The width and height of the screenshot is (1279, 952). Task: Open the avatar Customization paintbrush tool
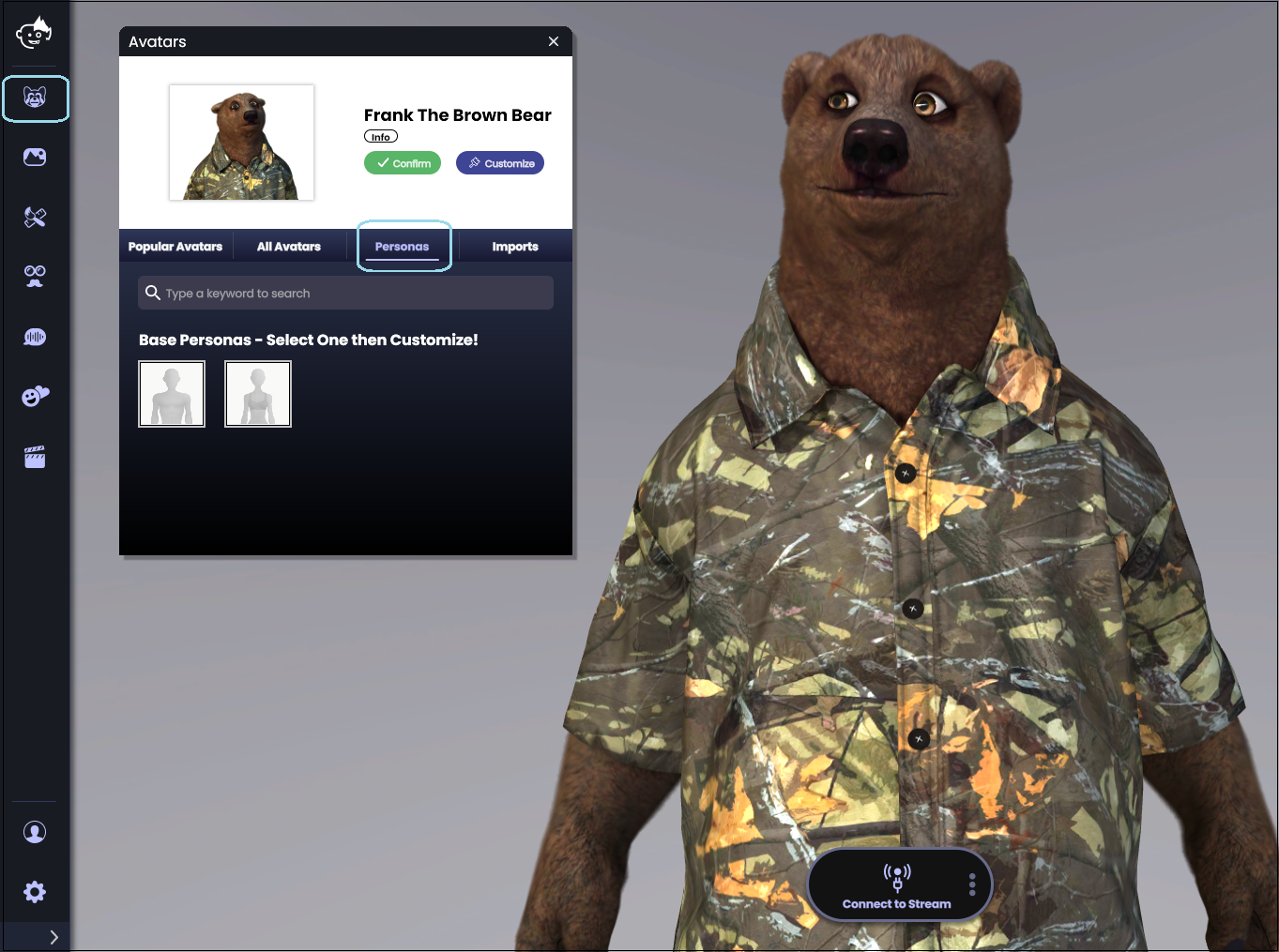[x=35, y=217]
